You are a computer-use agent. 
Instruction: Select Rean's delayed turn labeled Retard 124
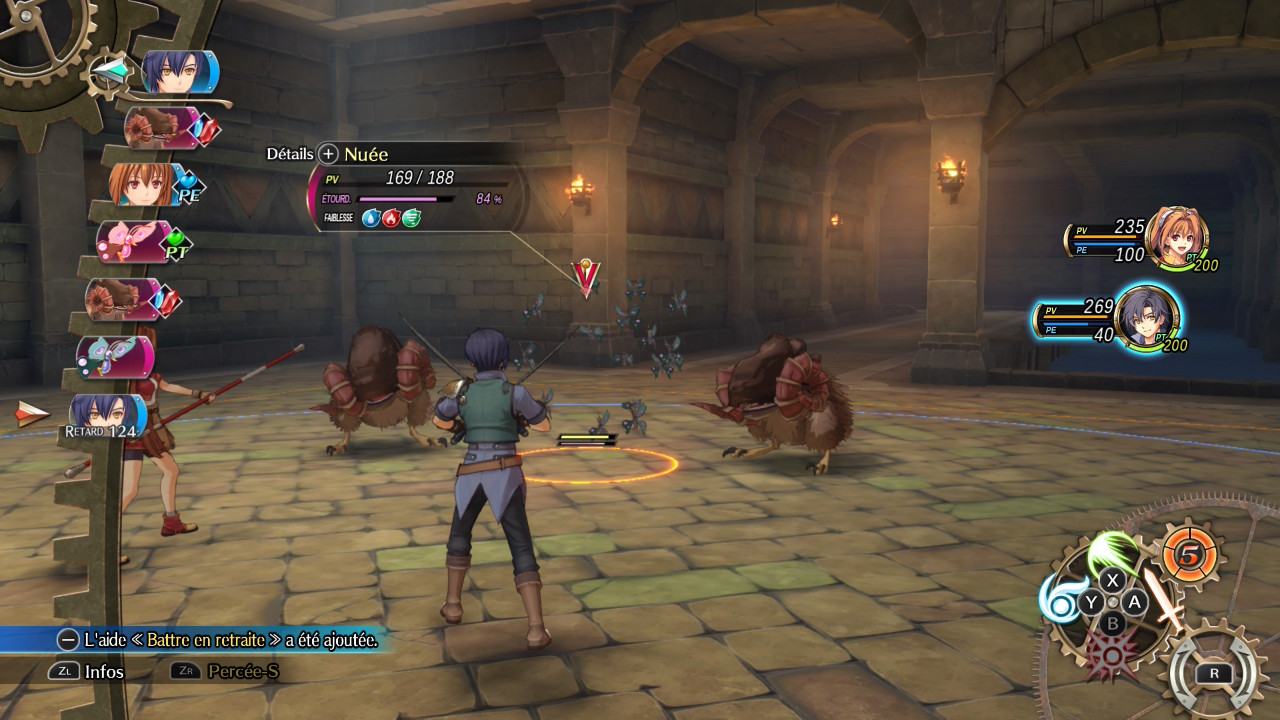pyautogui.click(x=104, y=412)
